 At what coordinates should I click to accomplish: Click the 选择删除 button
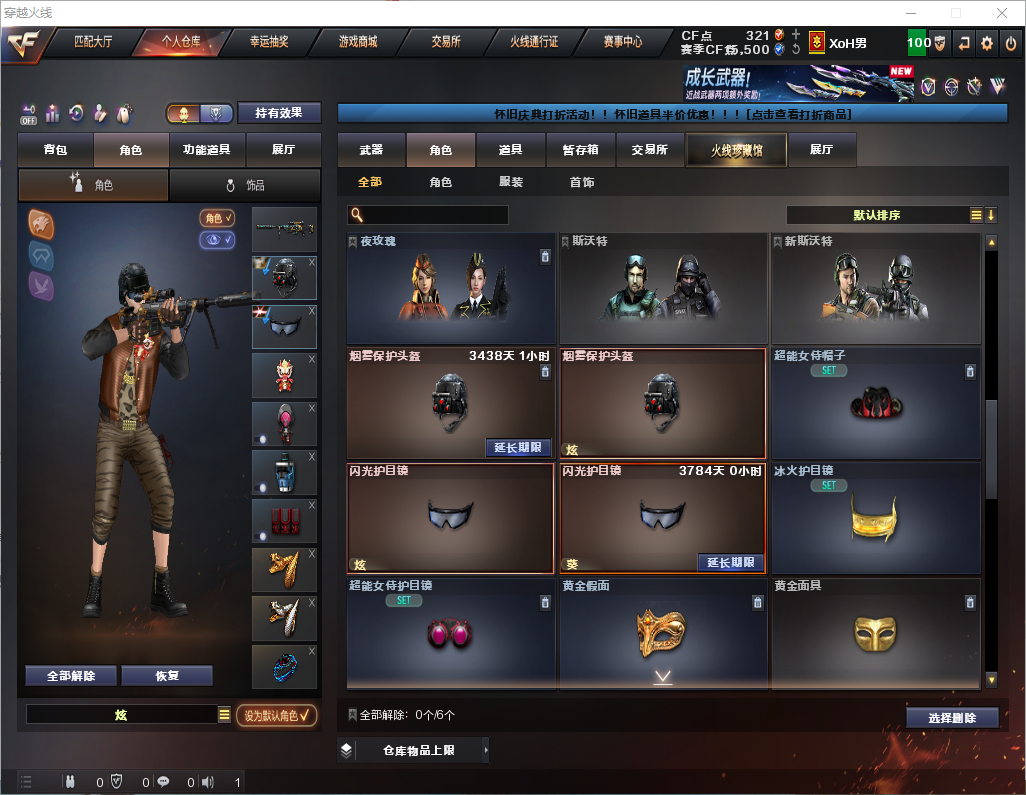(952, 718)
